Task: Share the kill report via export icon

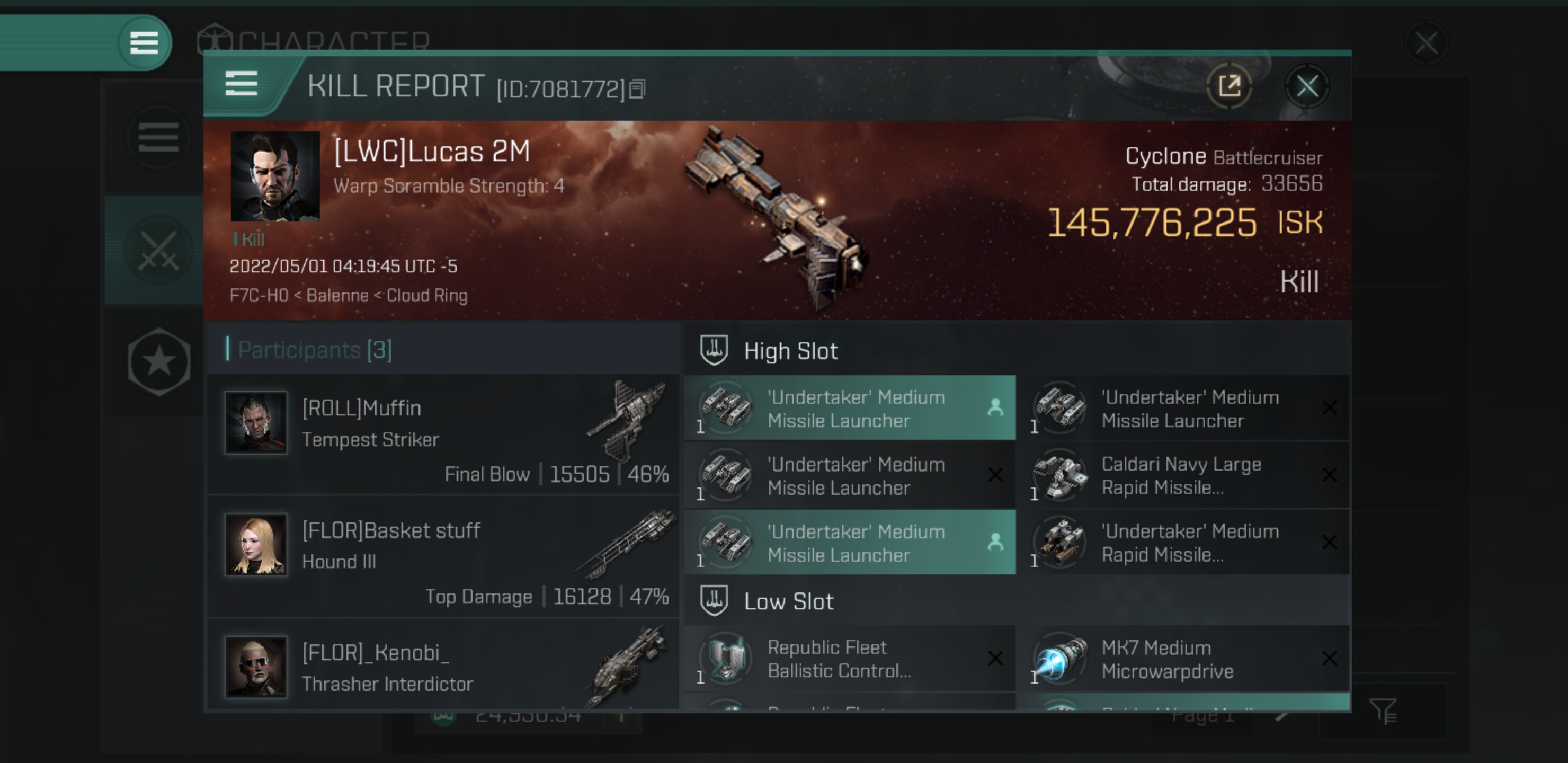Action: coord(1229,87)
